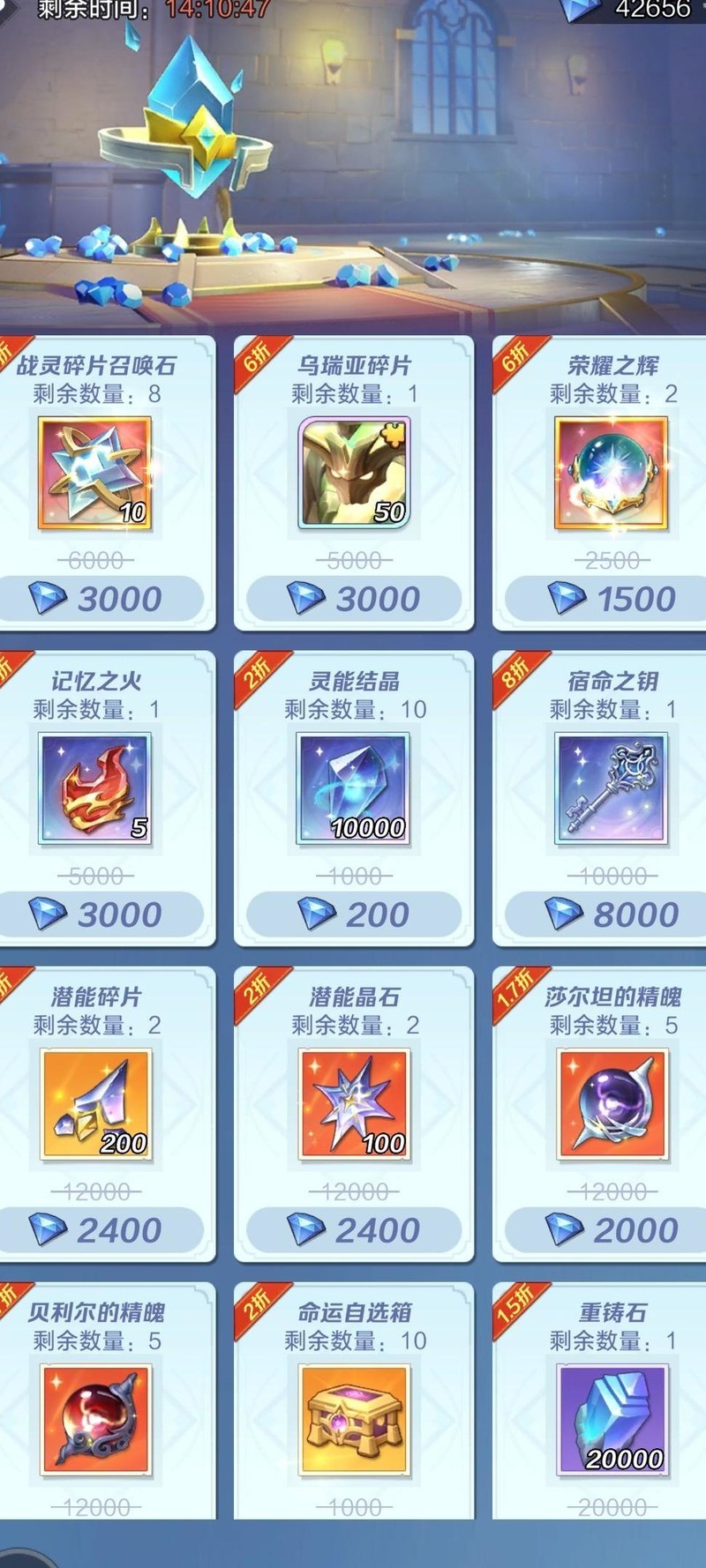This screenshot has width=706, height=1568.
Task: Open the 命运自选箱 chest item
Action: 354,1420
